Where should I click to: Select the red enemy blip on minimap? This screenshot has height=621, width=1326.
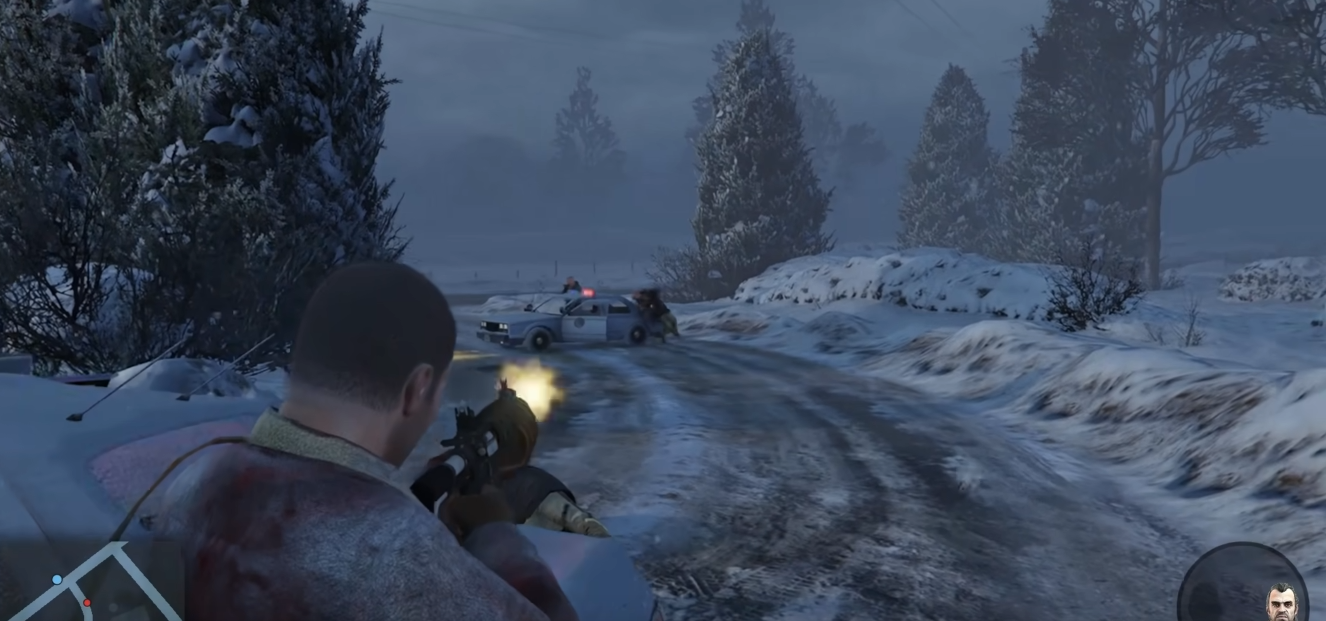(87, 602)
